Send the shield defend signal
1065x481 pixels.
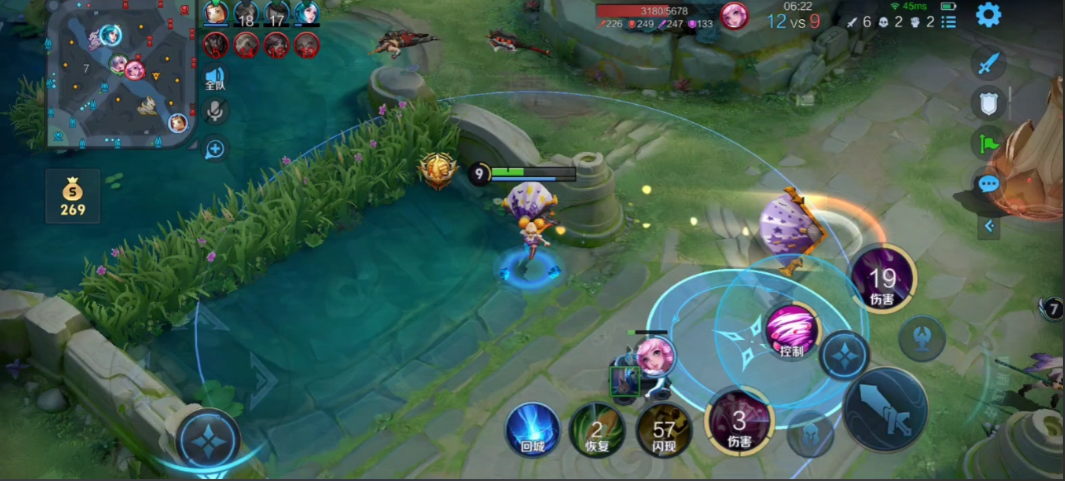(988, 103)
